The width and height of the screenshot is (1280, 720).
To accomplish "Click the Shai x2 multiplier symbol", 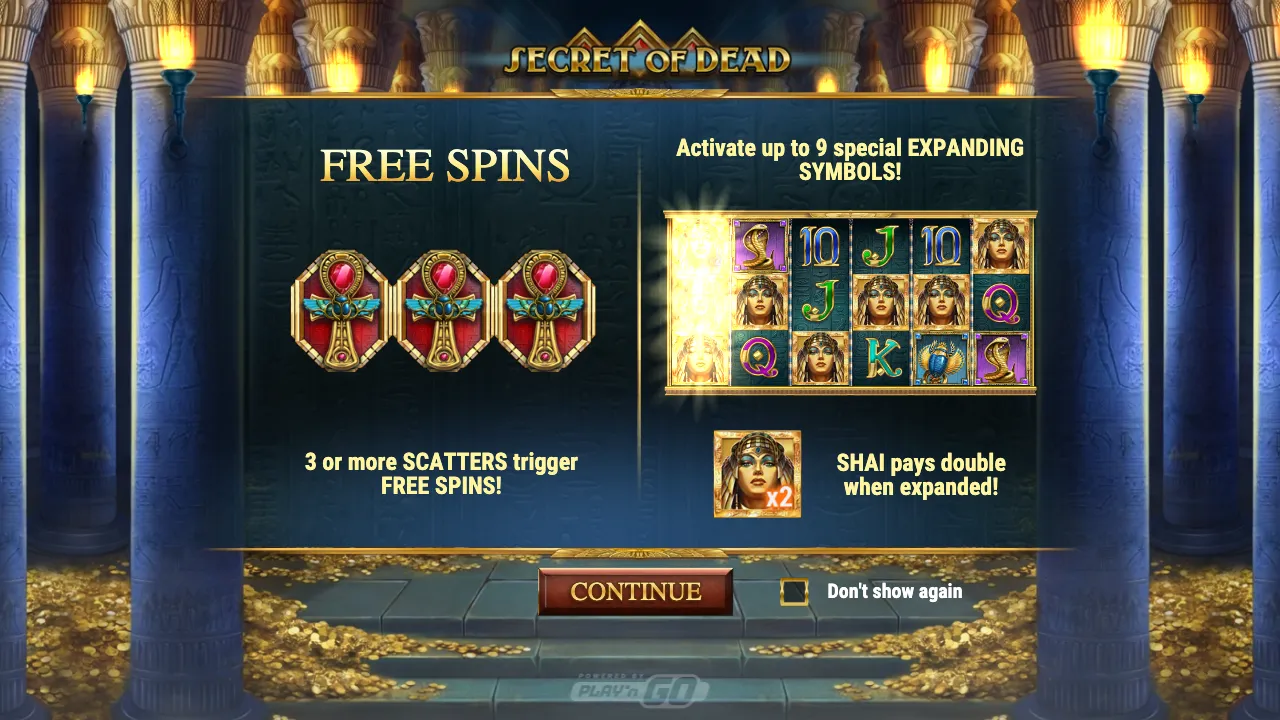I will coord(757,473).
